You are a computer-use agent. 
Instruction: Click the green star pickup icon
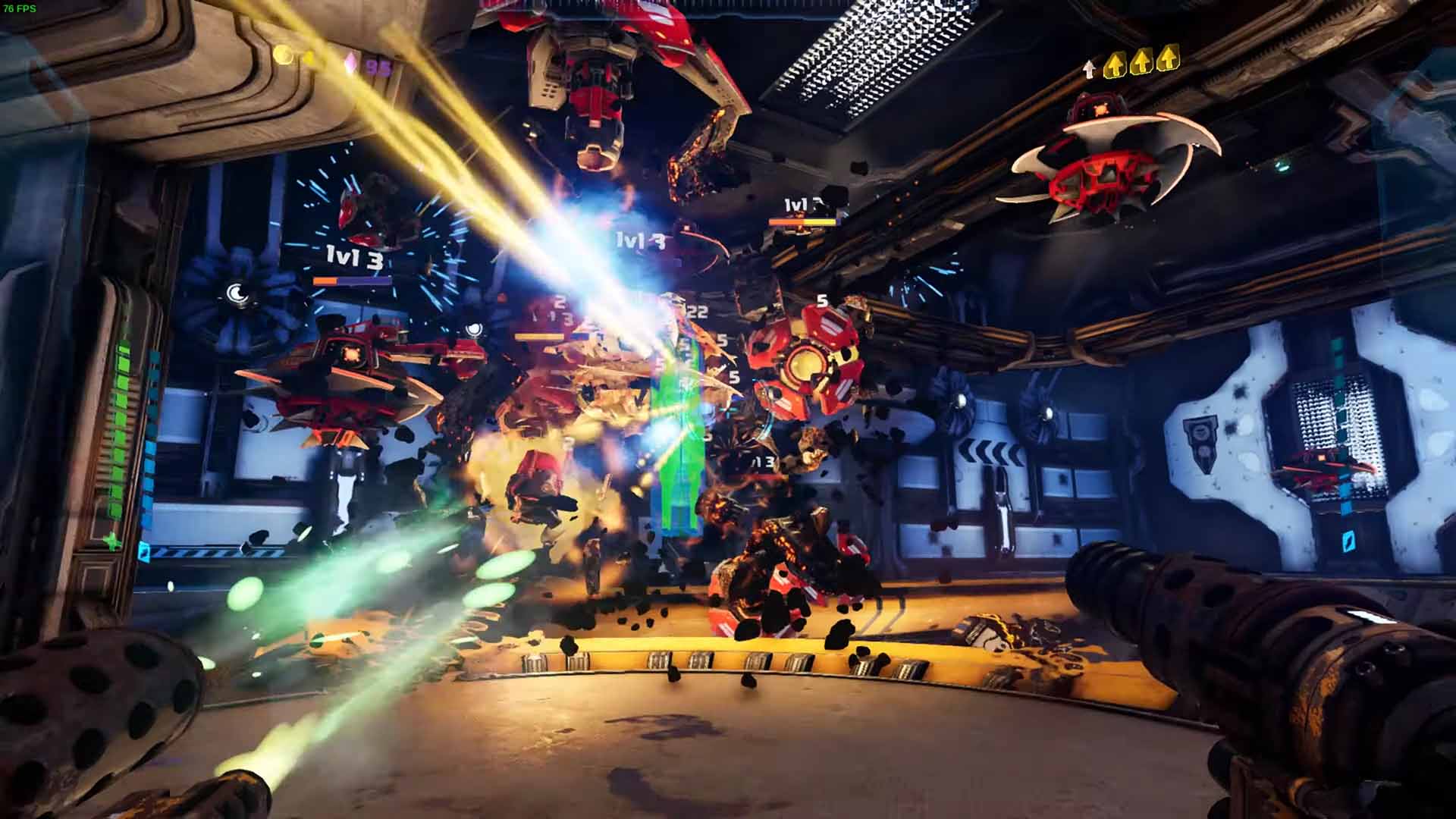[112, 540]
